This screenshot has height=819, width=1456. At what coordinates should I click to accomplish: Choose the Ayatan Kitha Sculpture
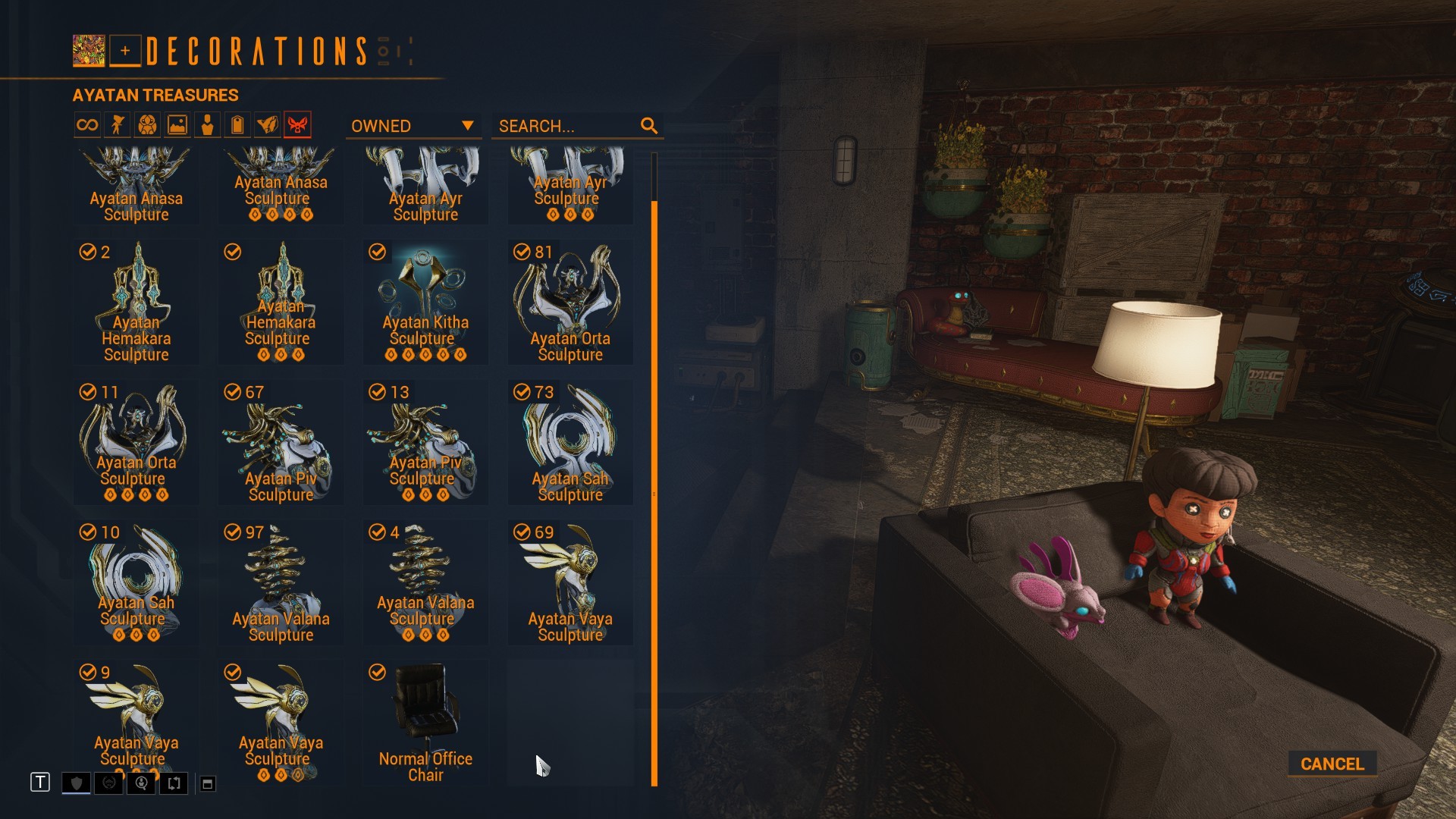pos(425,302)
